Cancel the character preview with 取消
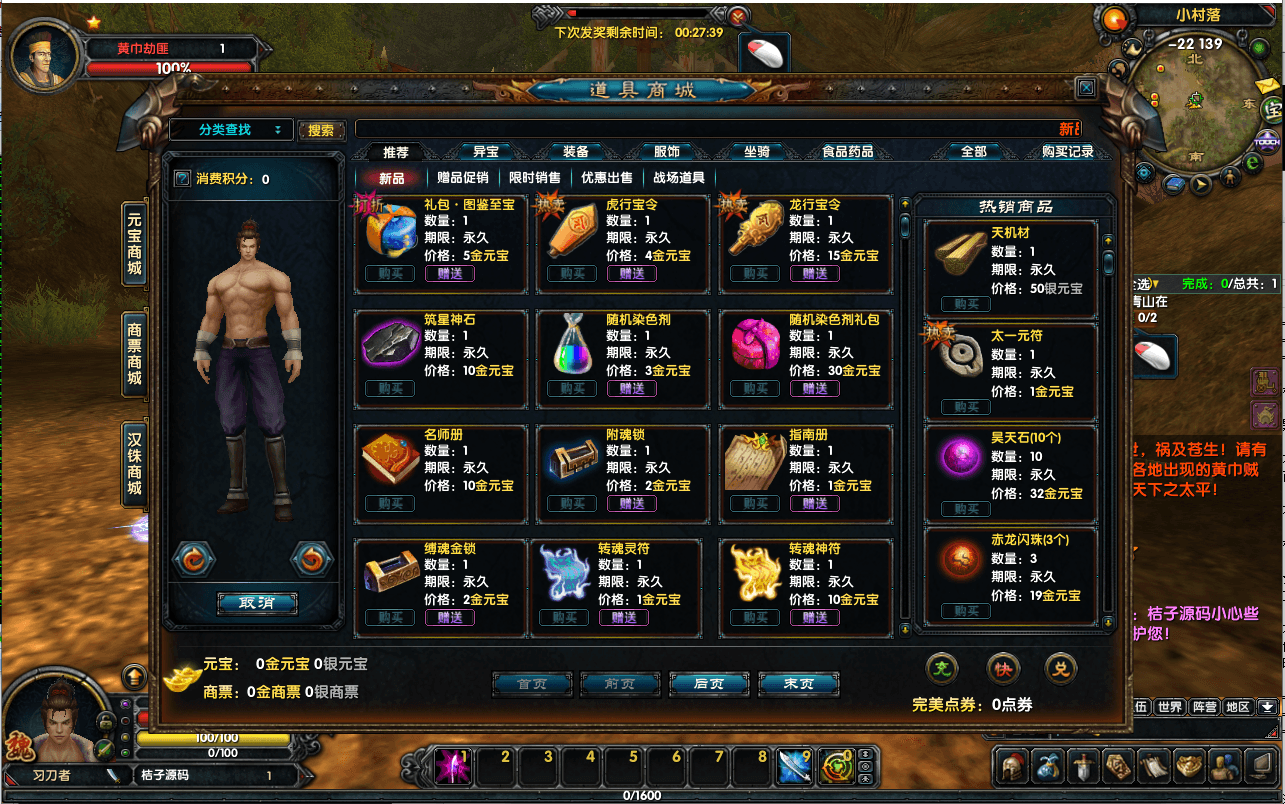 (x=257, y=603)
